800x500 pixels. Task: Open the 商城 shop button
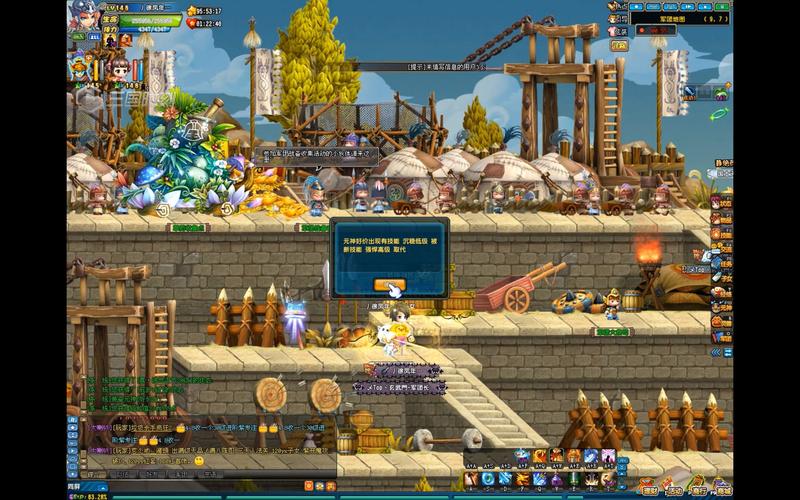[722, 489]
